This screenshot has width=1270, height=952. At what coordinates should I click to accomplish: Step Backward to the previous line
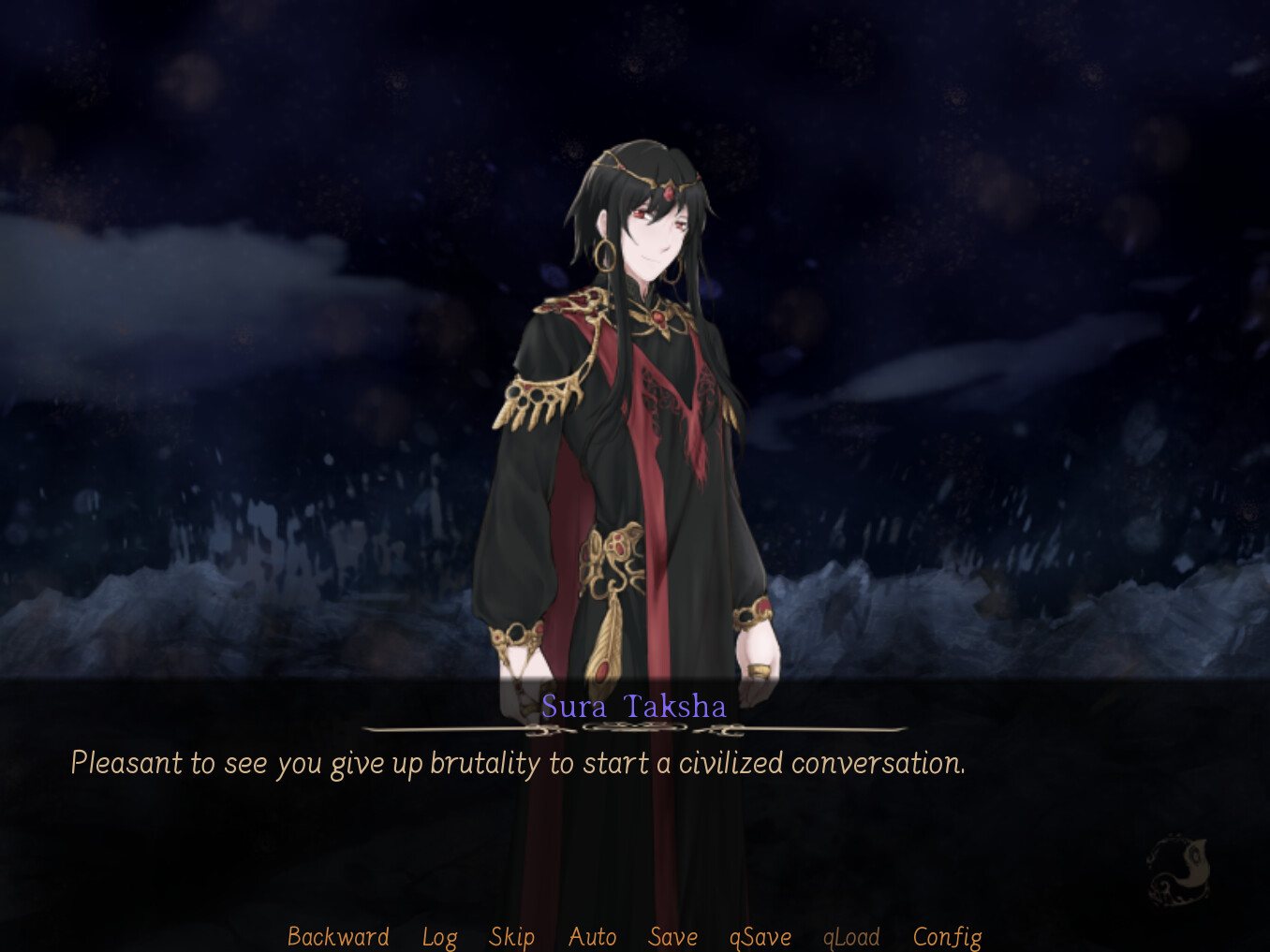(338, 936)
